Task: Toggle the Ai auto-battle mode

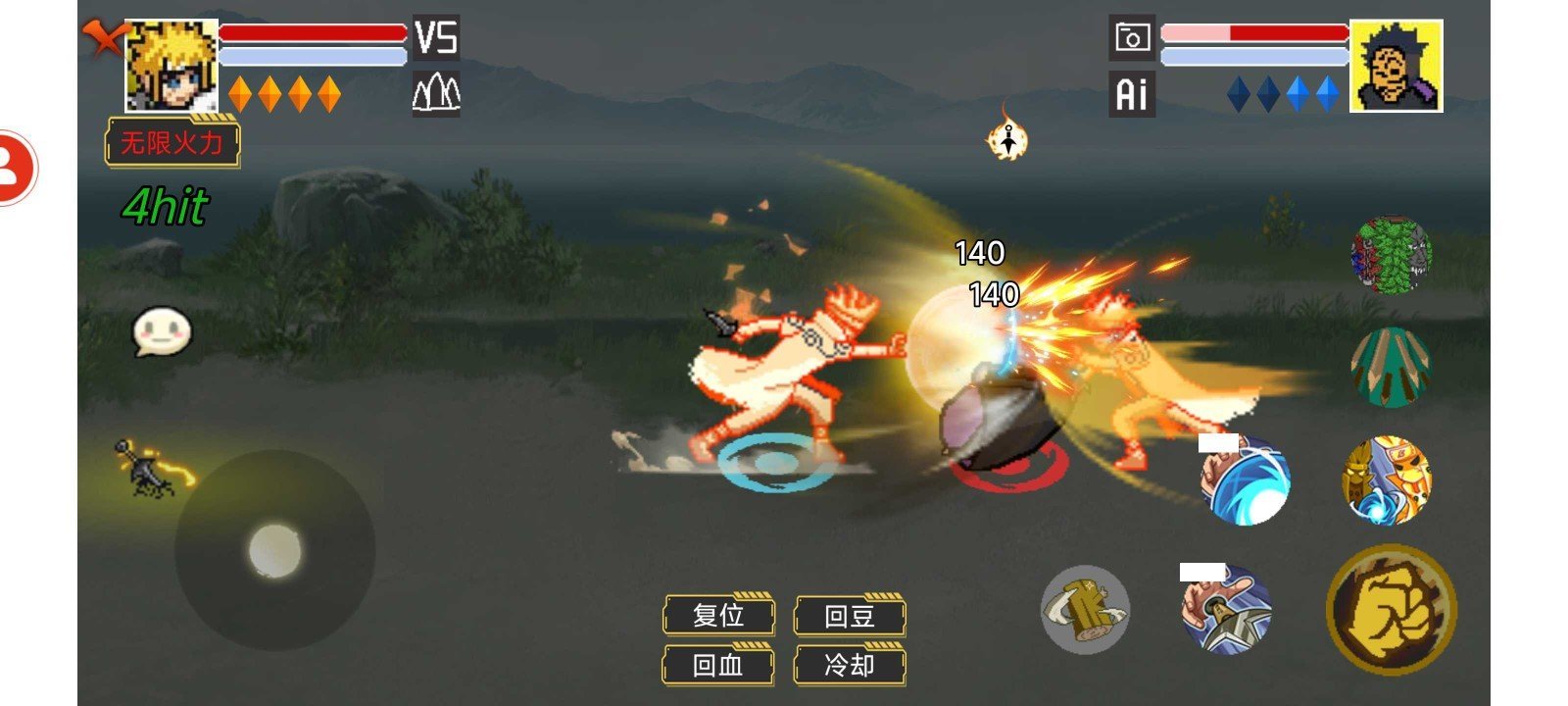Action: pos(1133,95)
